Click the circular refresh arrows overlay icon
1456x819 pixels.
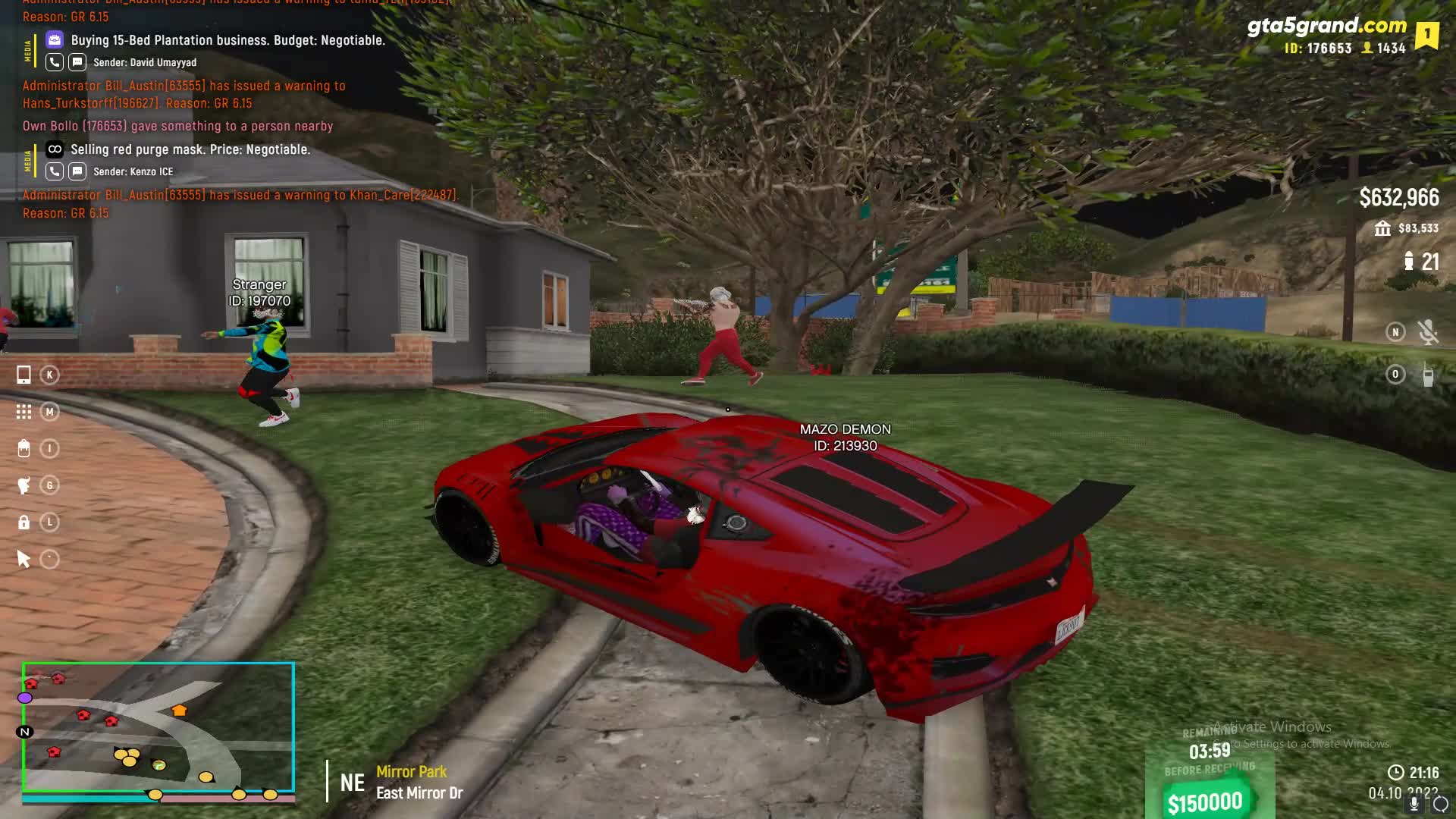click(1440, 805)
